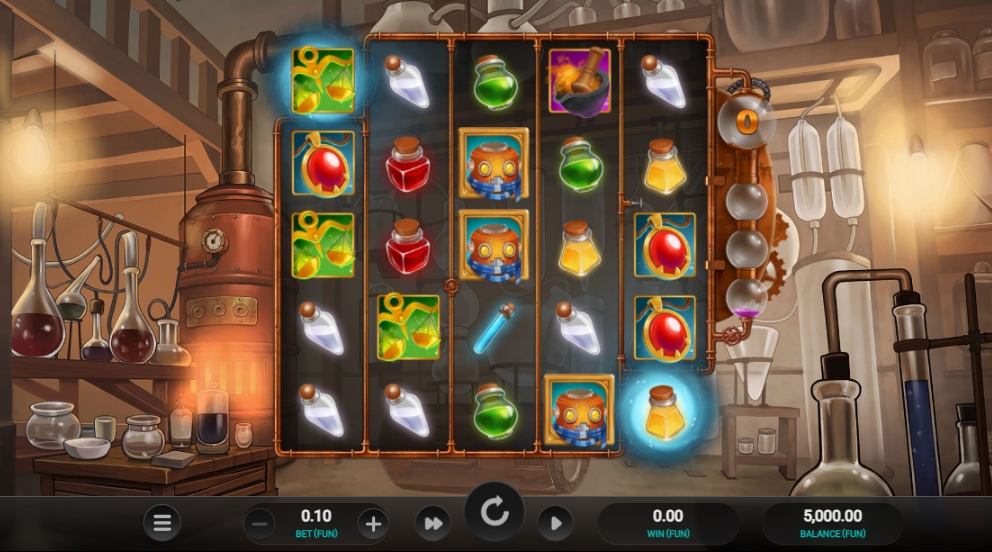Viewport: 992px width, 552px height.
Task: Start autoplay with the play button
Action: 555,523
